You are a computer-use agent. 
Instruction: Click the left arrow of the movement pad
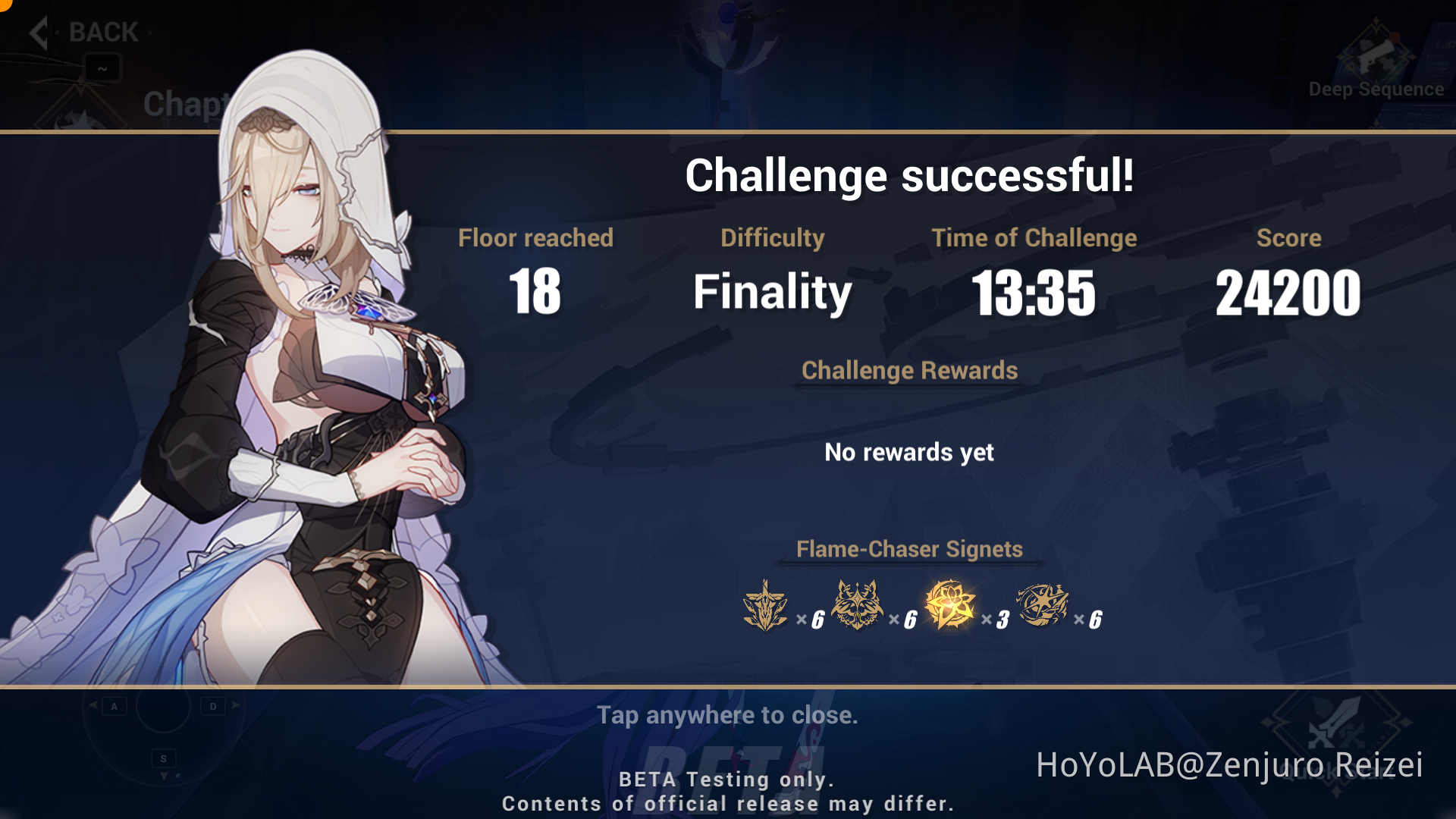93,705
